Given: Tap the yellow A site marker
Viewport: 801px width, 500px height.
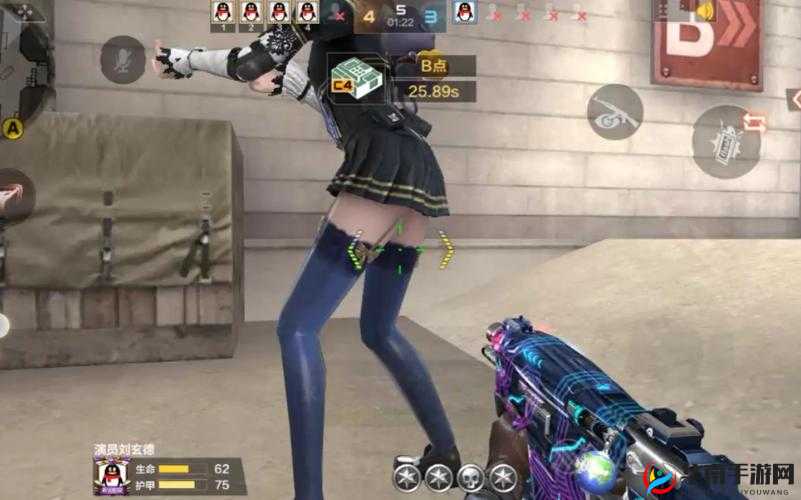Looking at the screenshot, I should pos(13,127).
